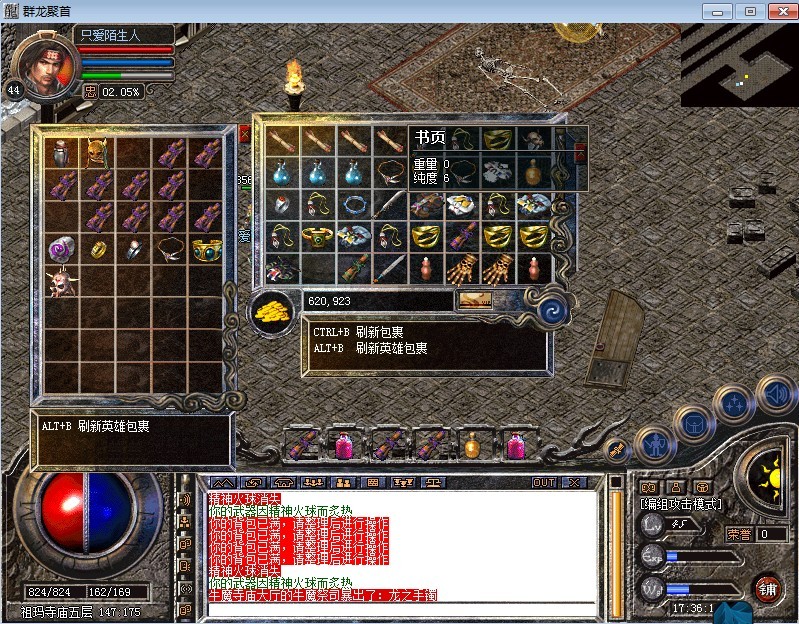This screenshot has width=799, height=624.
Task: Use the orange potion in quick belt
Action: pyautogui.click(x=472, y=444)
